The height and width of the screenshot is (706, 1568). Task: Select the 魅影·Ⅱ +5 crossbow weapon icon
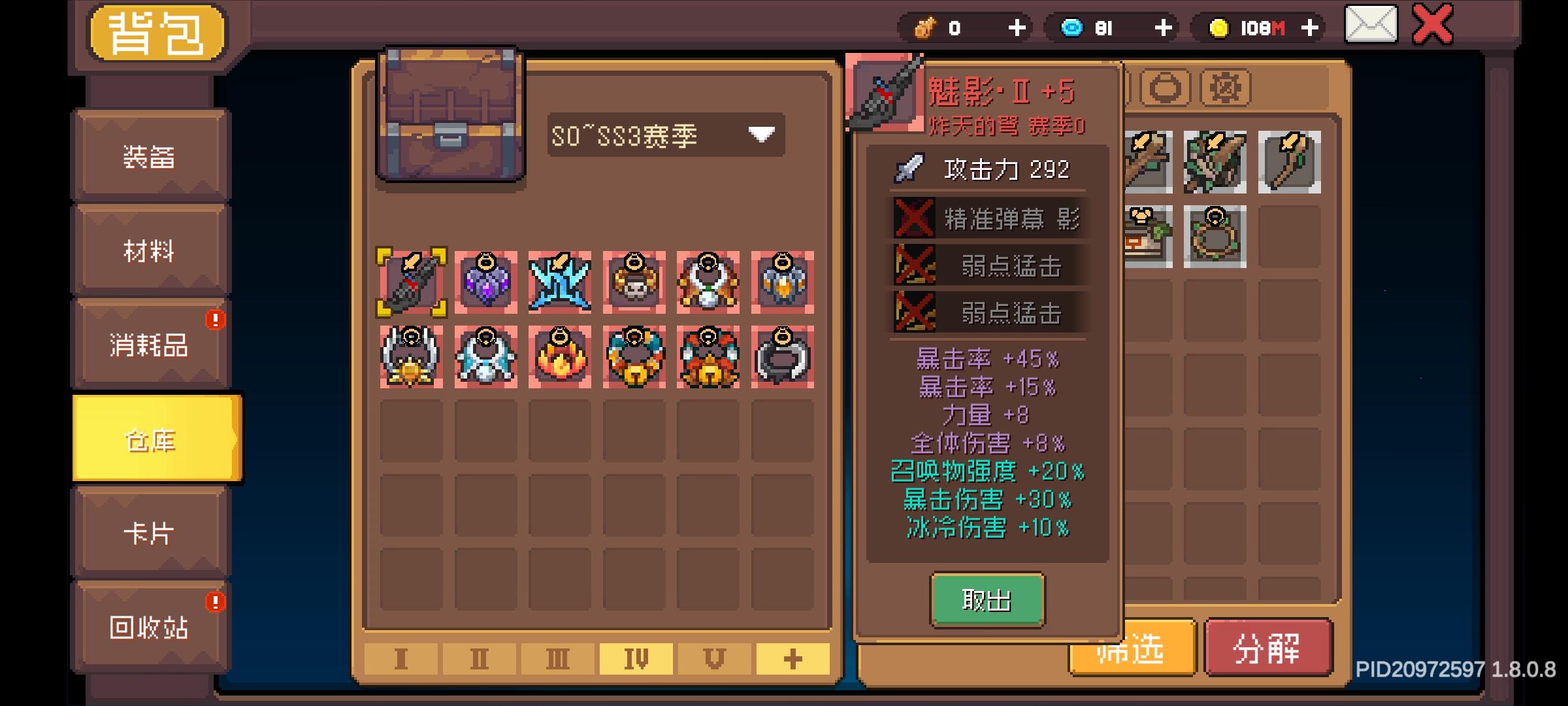pos(410,282)
